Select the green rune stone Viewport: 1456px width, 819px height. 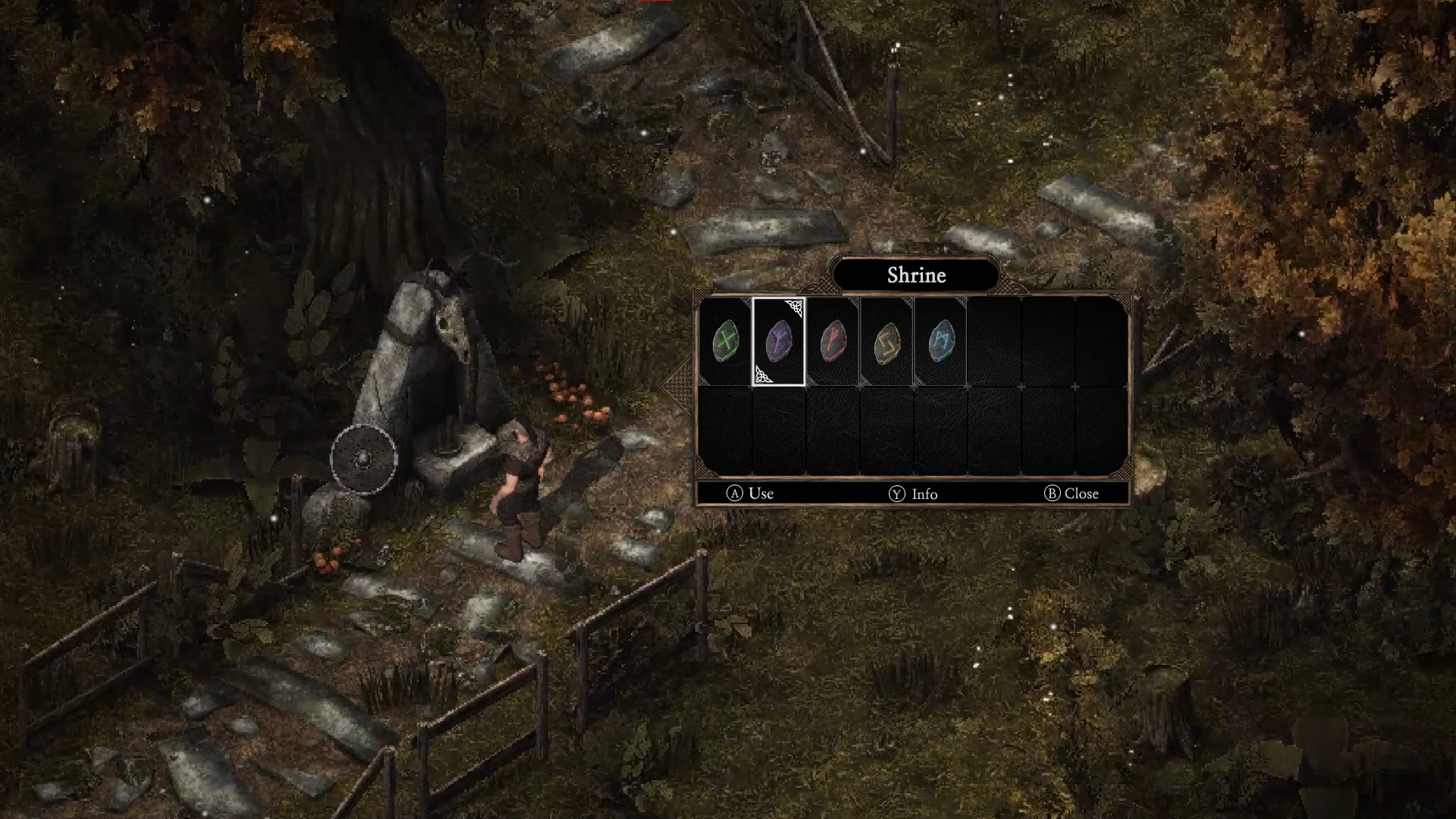click(725, 343)
